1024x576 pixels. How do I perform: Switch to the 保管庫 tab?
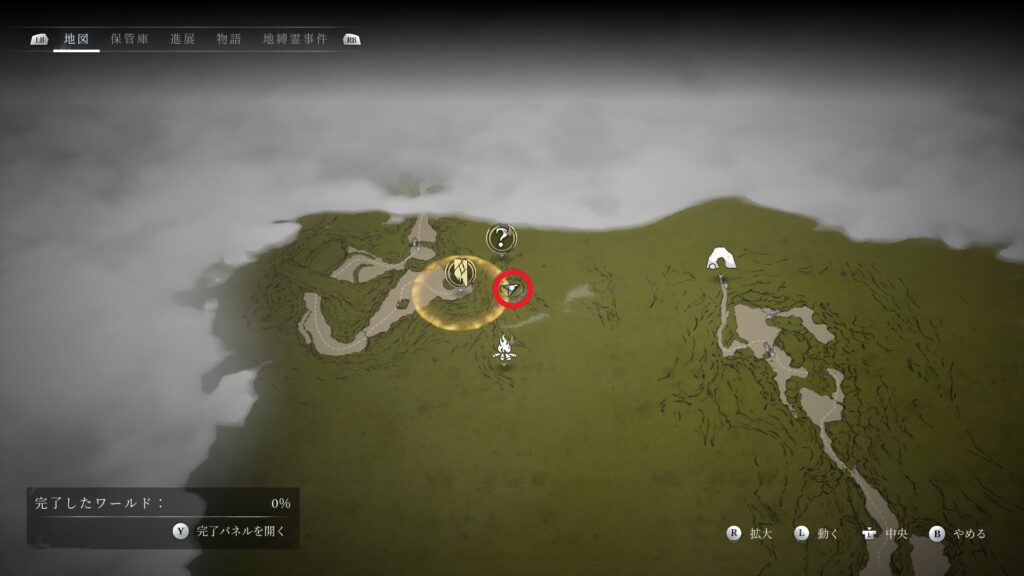point(130,40)
